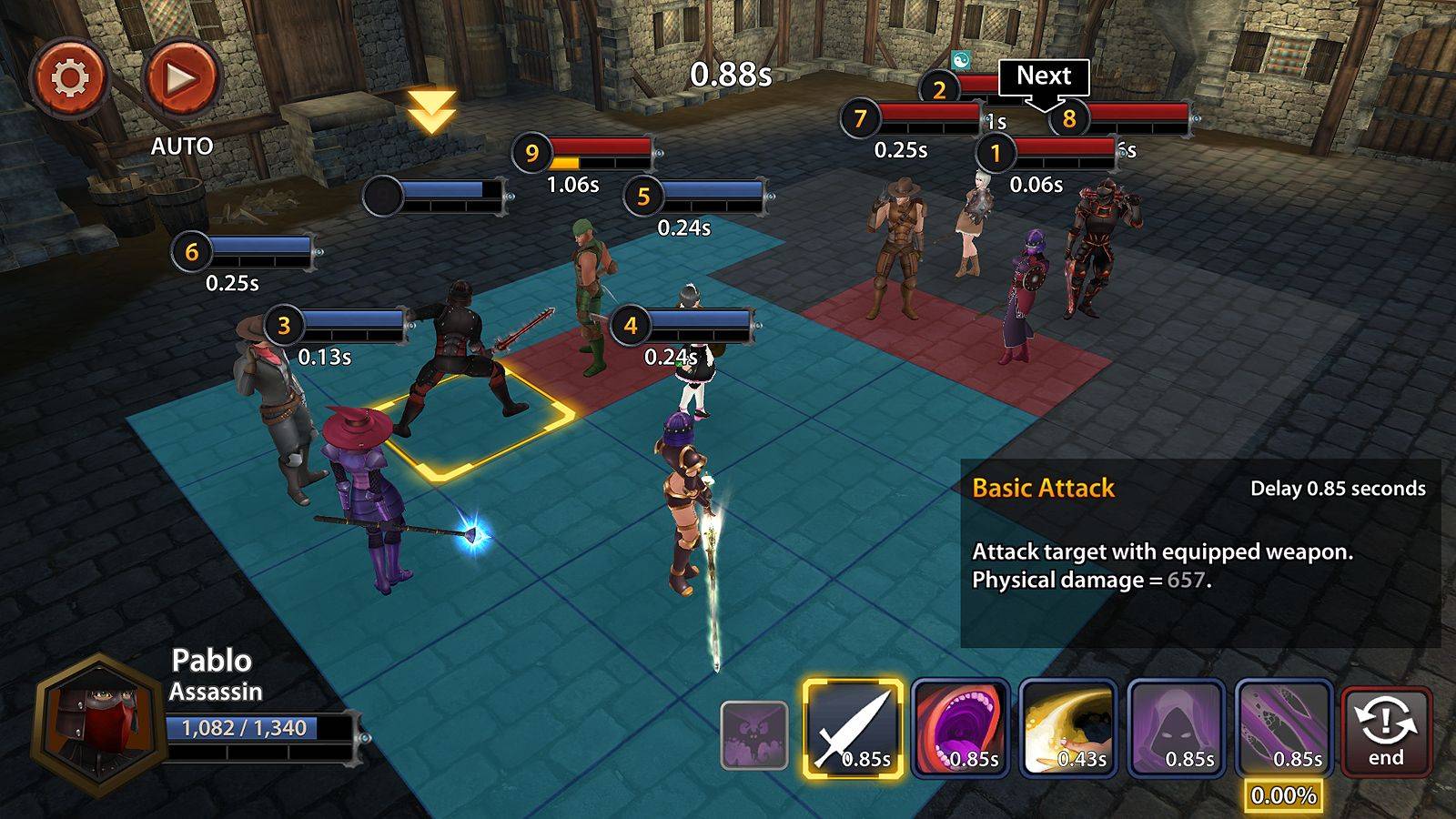Toggle the AUTO battle play button
The height and width of the screenshot is (819, 1456).
tap(182, 77)
